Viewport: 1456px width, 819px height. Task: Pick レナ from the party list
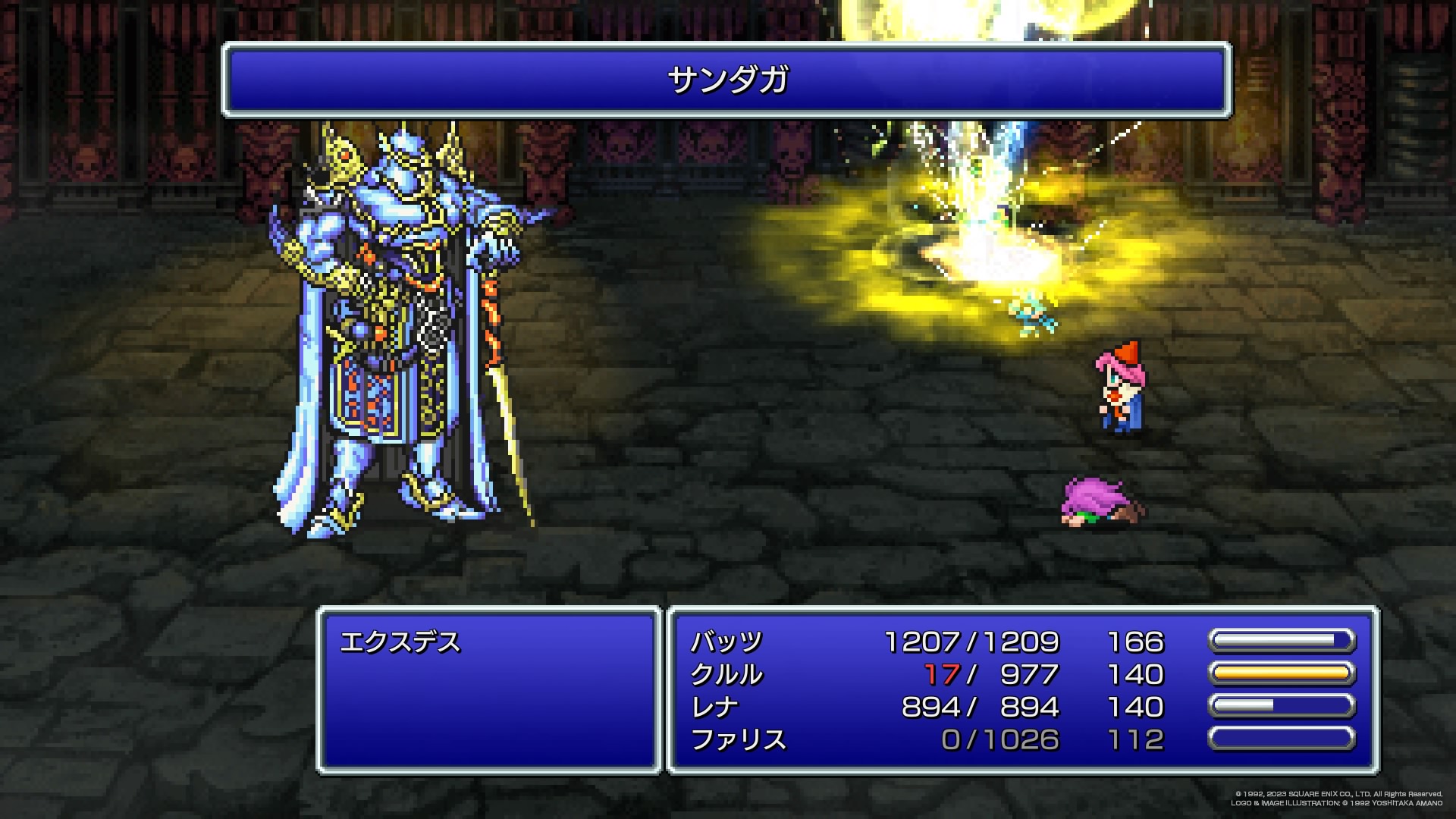coord(714,708)
